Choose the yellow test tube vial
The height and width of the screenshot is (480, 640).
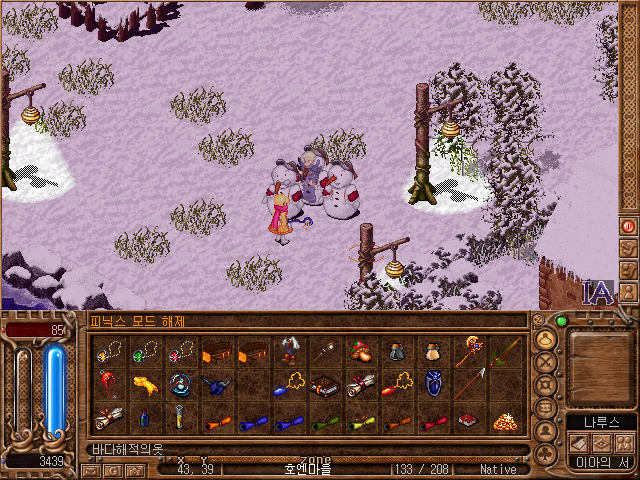pos(181,420)
